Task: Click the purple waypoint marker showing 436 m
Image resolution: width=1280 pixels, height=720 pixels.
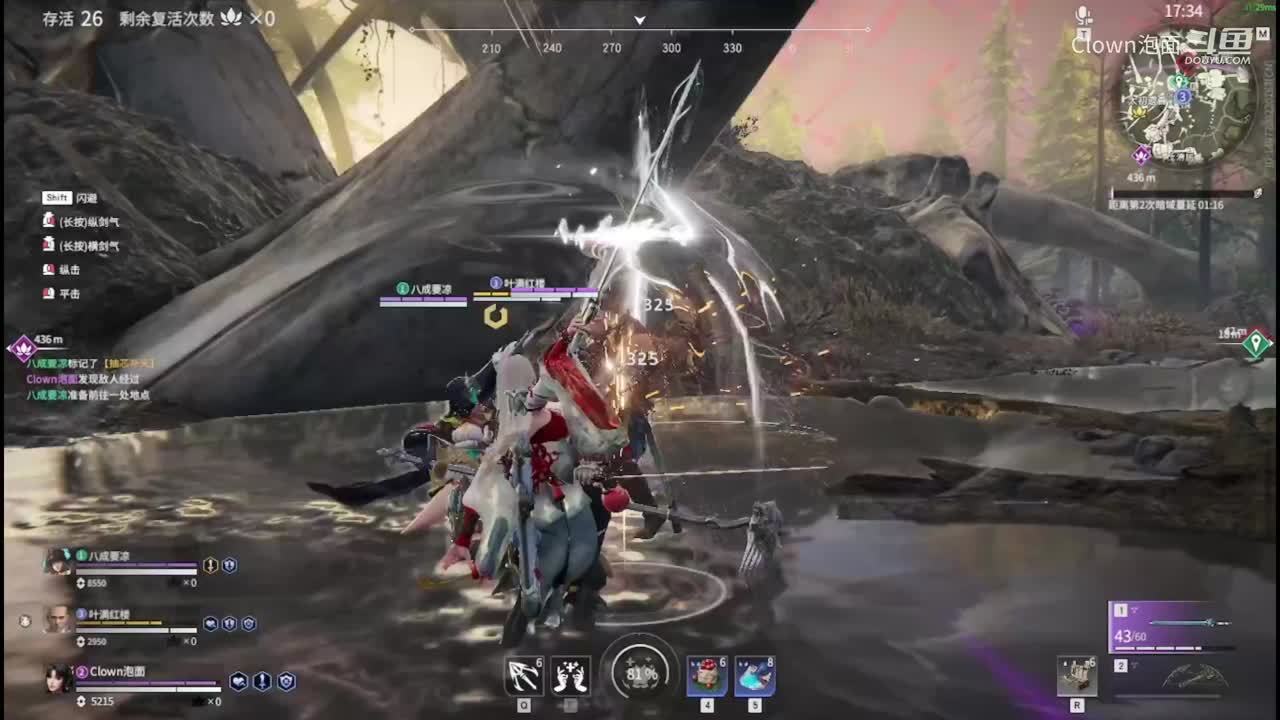Action: tap(22, 349)
